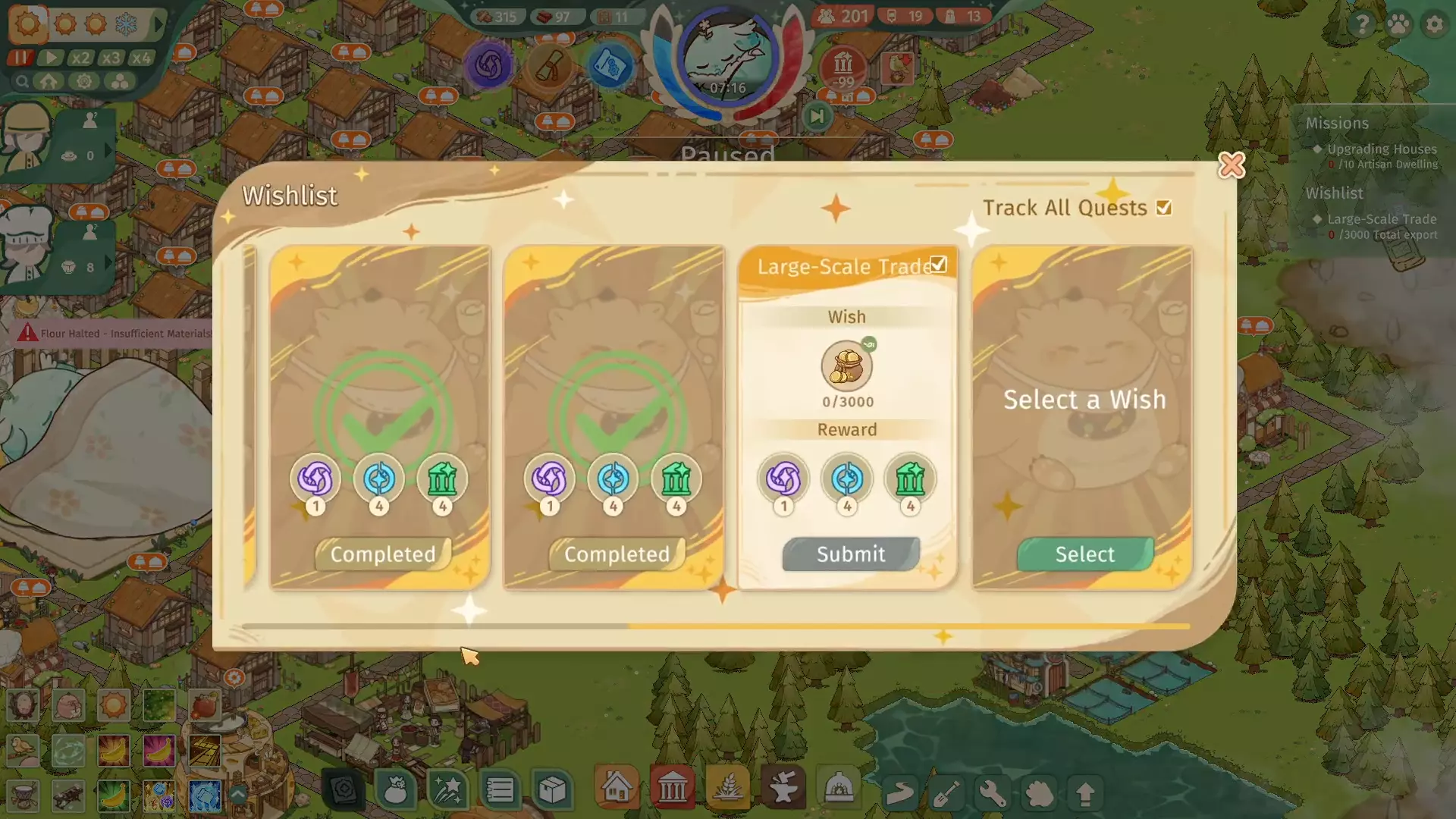Open the Upgrading Houses mission entry

pos(1381,149)
